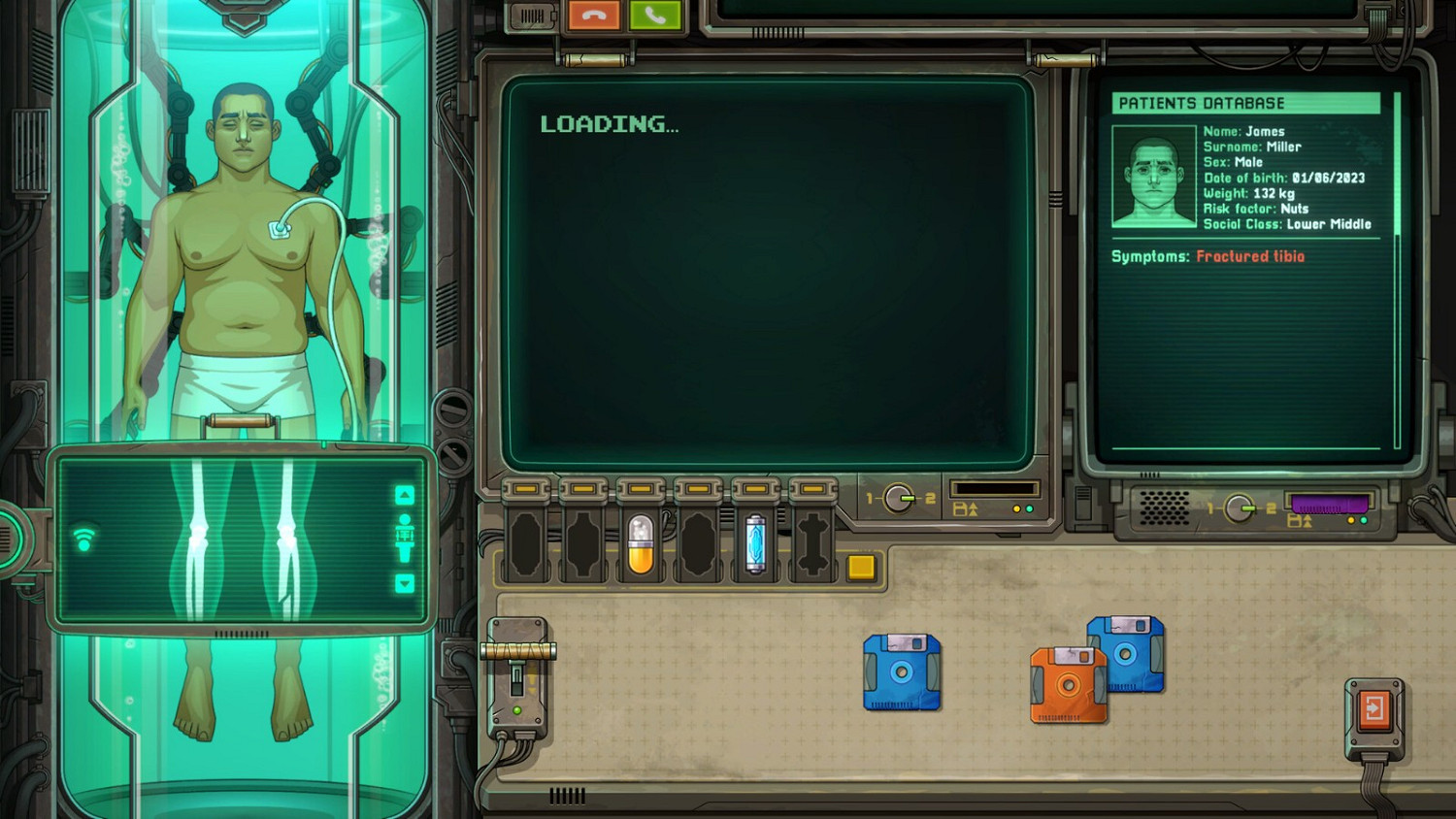Turn the 1-2 power knob on the main console
This screenshot has width=1456, height=819.
point(898,496)
